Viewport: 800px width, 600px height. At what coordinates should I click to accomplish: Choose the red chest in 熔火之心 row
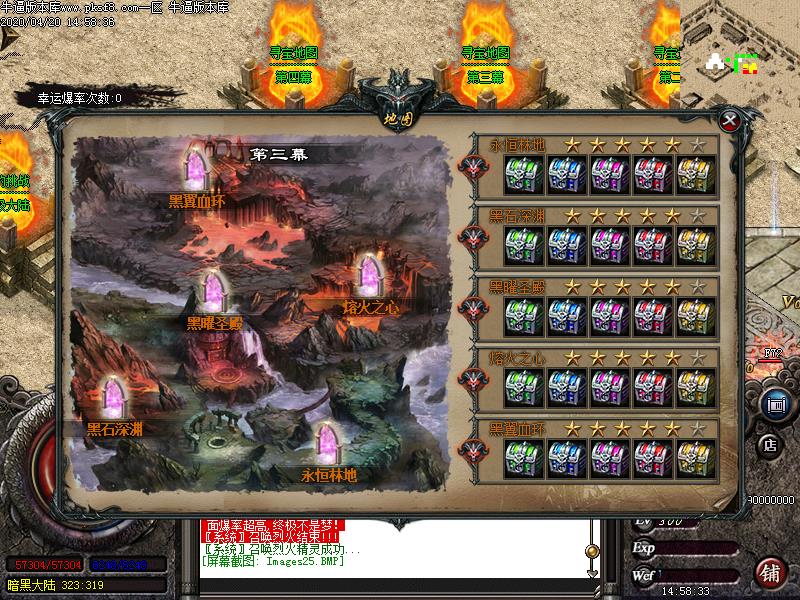(x=654, y=386)
